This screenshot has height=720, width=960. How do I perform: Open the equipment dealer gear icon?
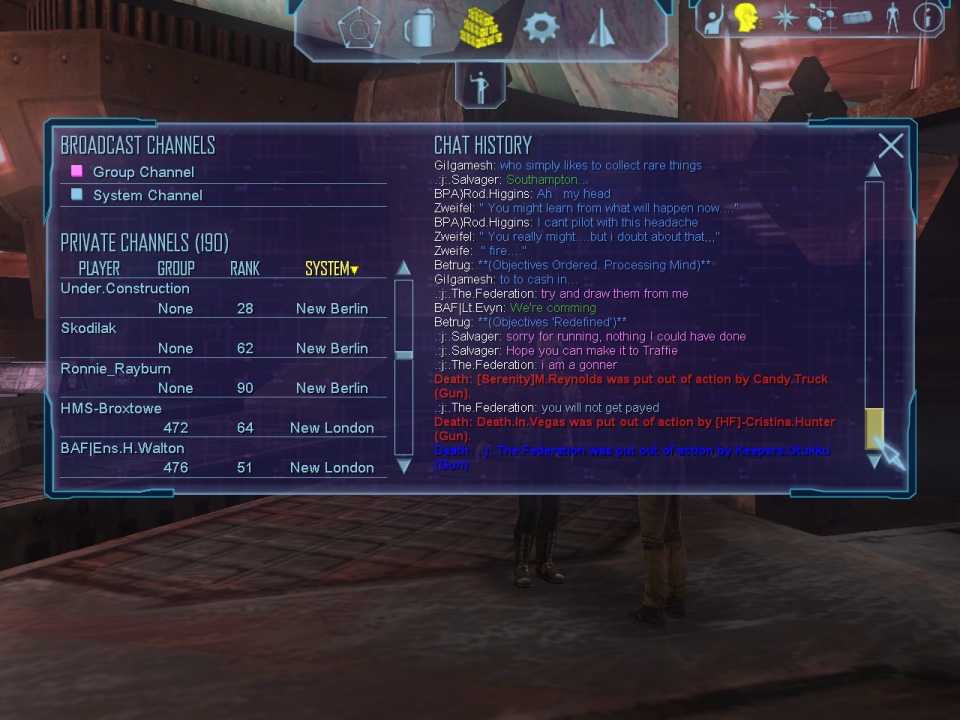point(541,27)
